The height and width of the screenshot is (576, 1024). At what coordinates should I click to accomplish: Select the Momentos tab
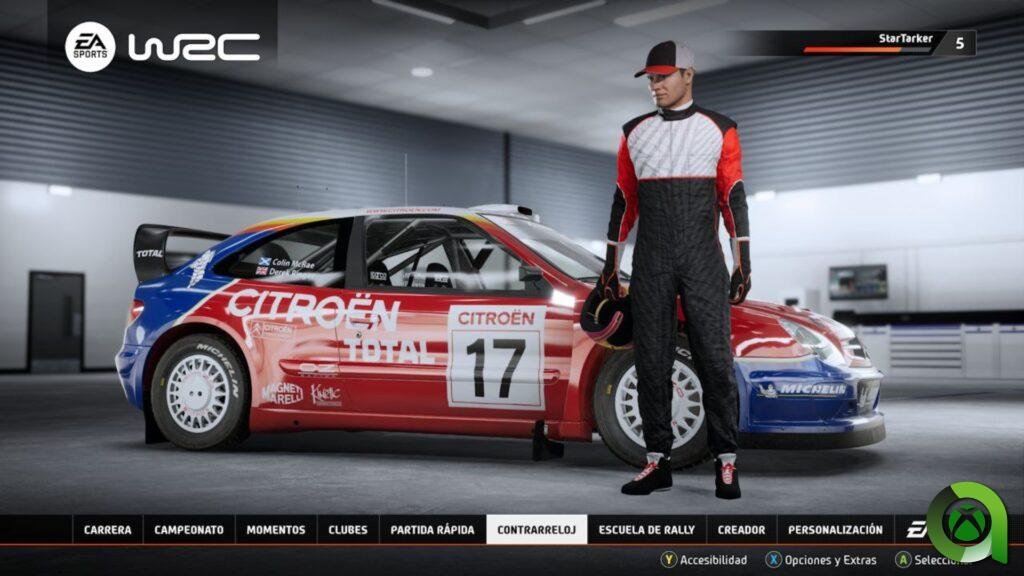click(276, 530)
